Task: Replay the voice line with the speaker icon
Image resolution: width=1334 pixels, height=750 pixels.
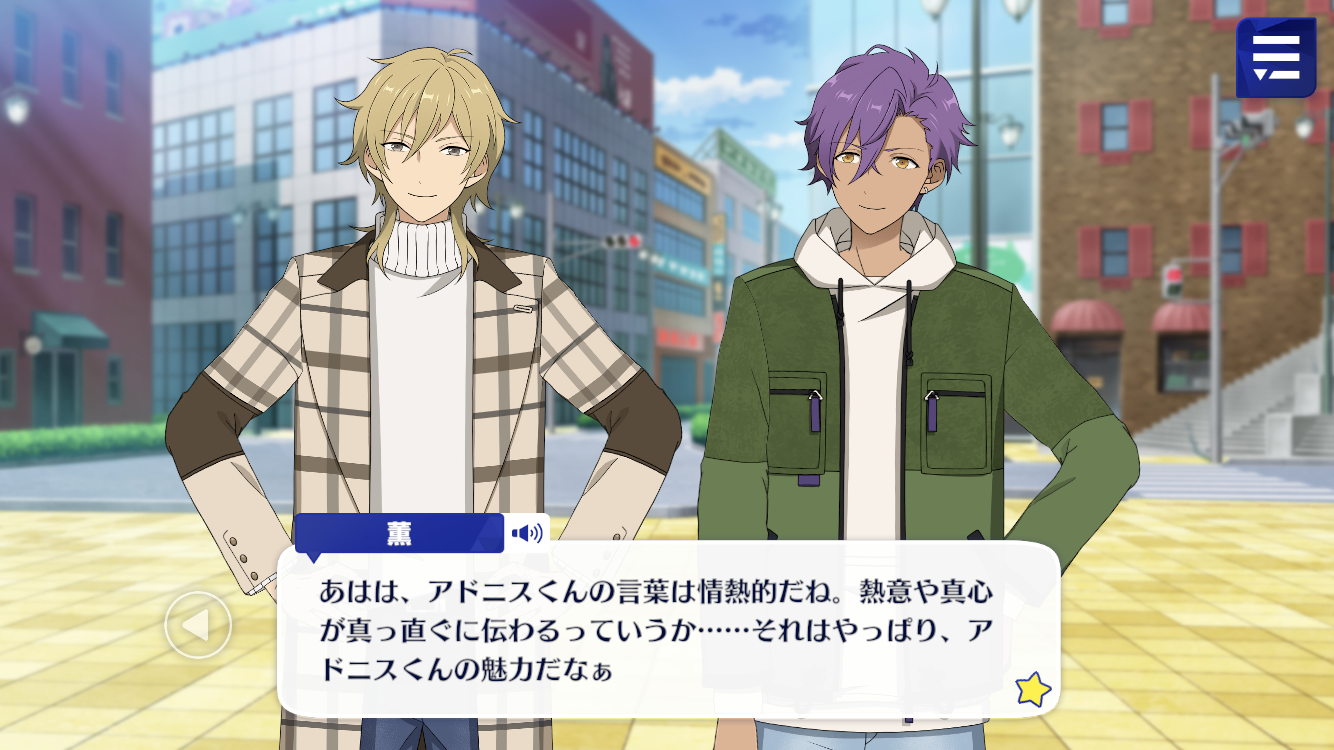Action: click(527, 533)
